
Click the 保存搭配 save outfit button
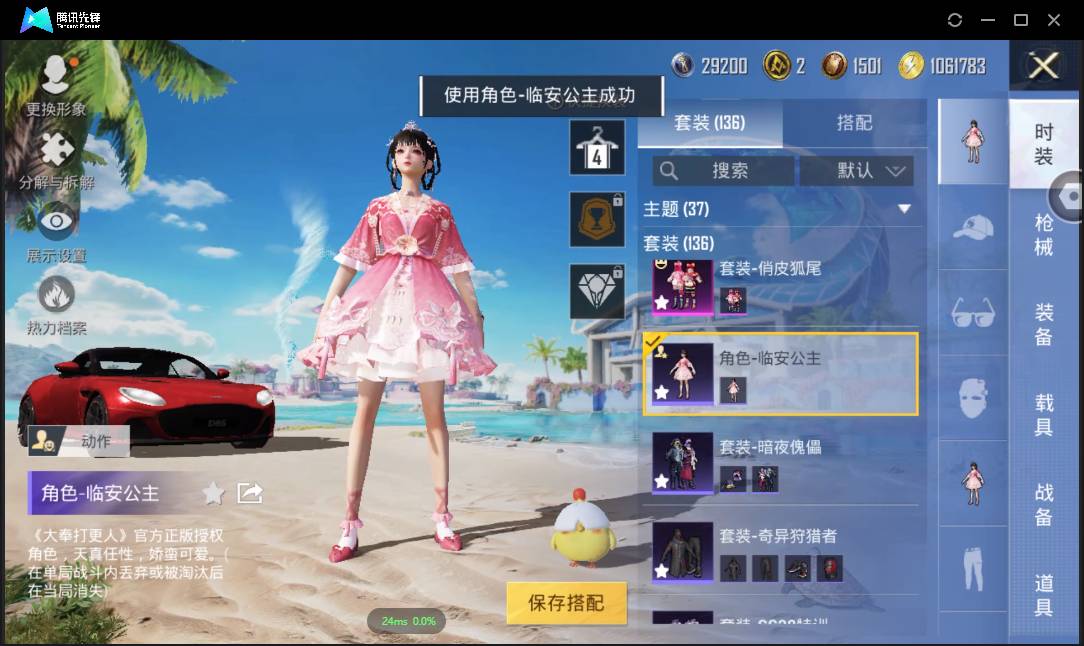pyautogui.click(x=567, y=603)
